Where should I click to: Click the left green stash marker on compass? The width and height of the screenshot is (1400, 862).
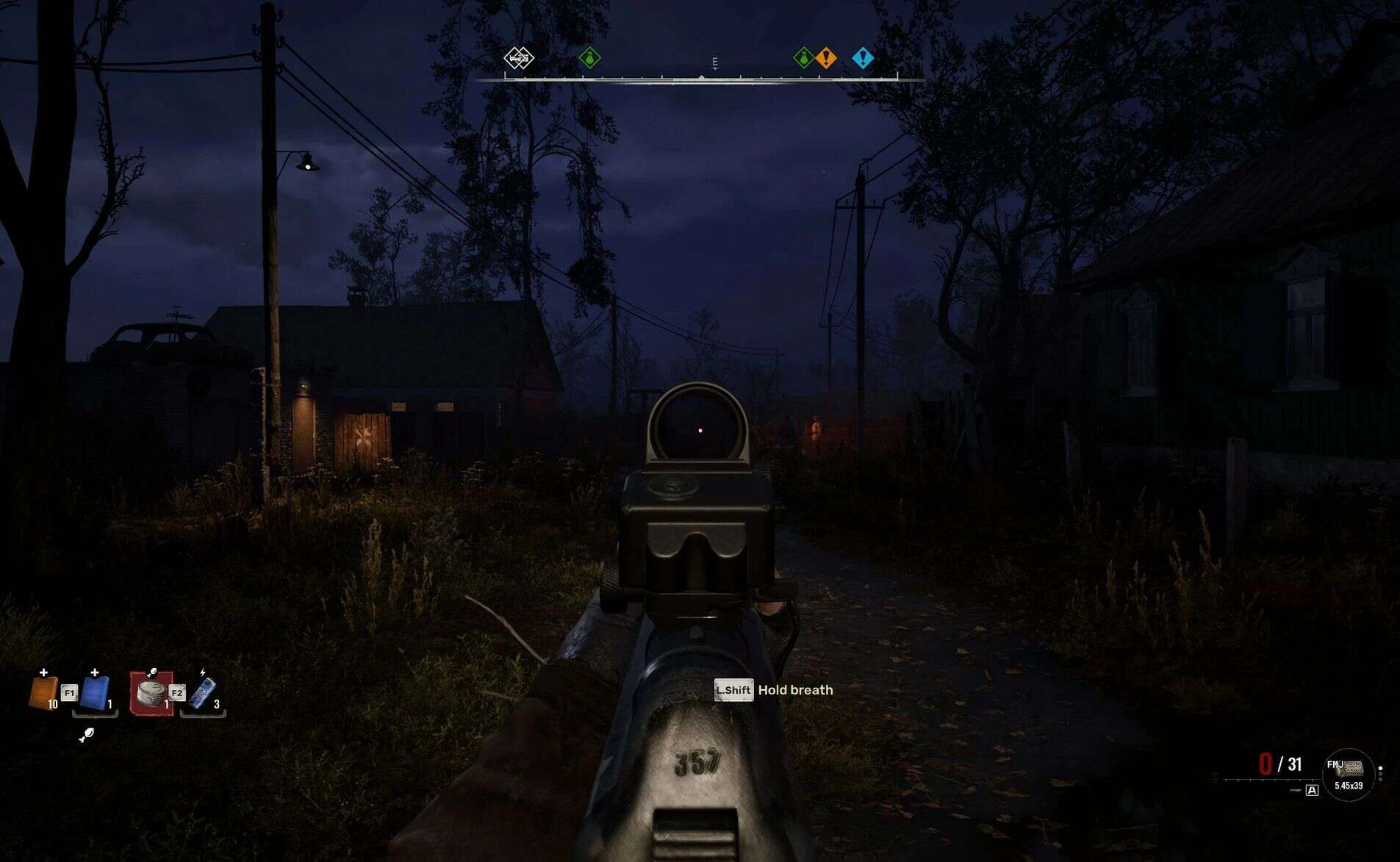[589, 57]
